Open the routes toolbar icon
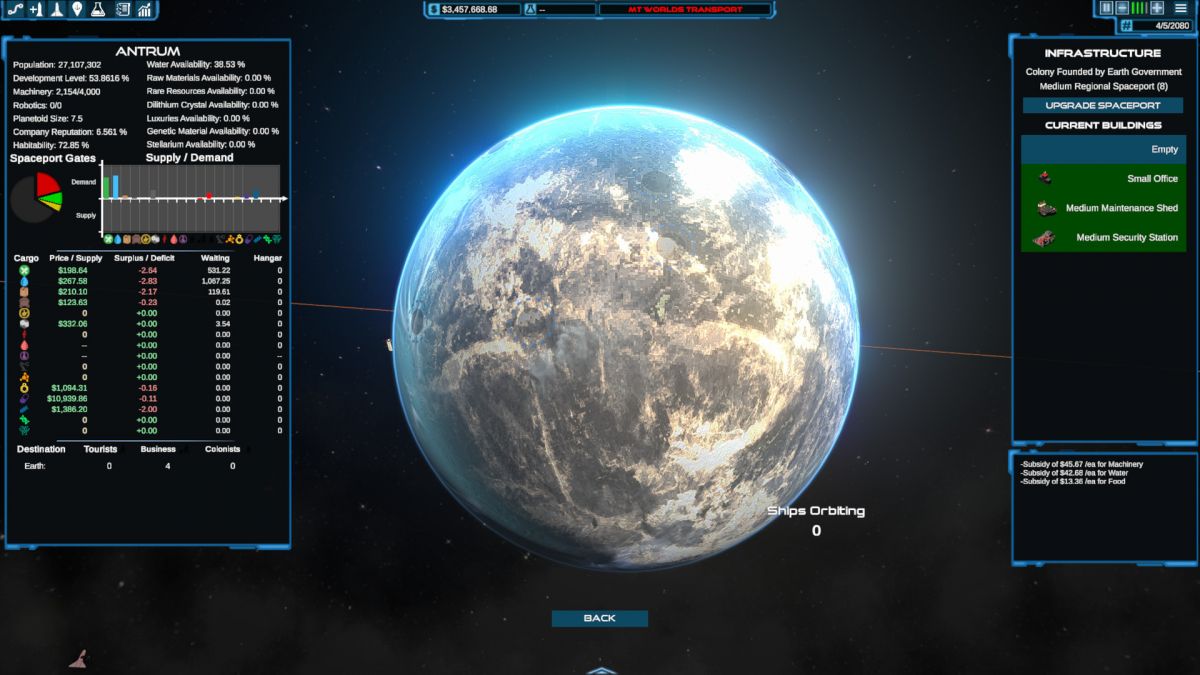 14,10
